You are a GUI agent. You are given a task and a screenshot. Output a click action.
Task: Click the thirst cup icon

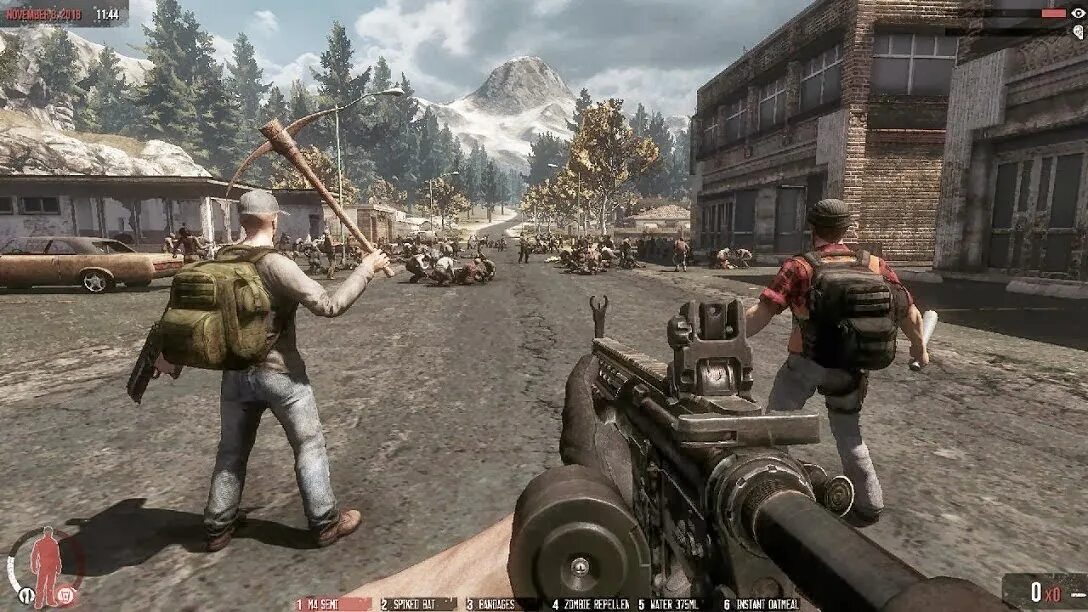point(67,596)
